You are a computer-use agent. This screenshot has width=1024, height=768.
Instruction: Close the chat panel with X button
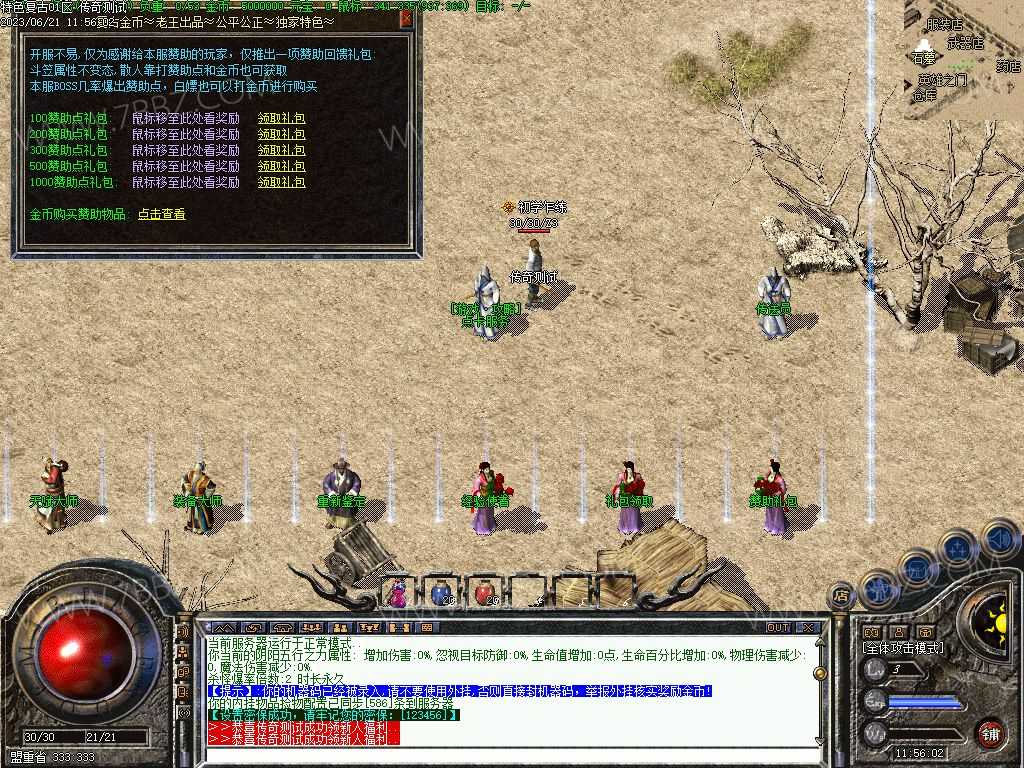click(x=809, y=628)
